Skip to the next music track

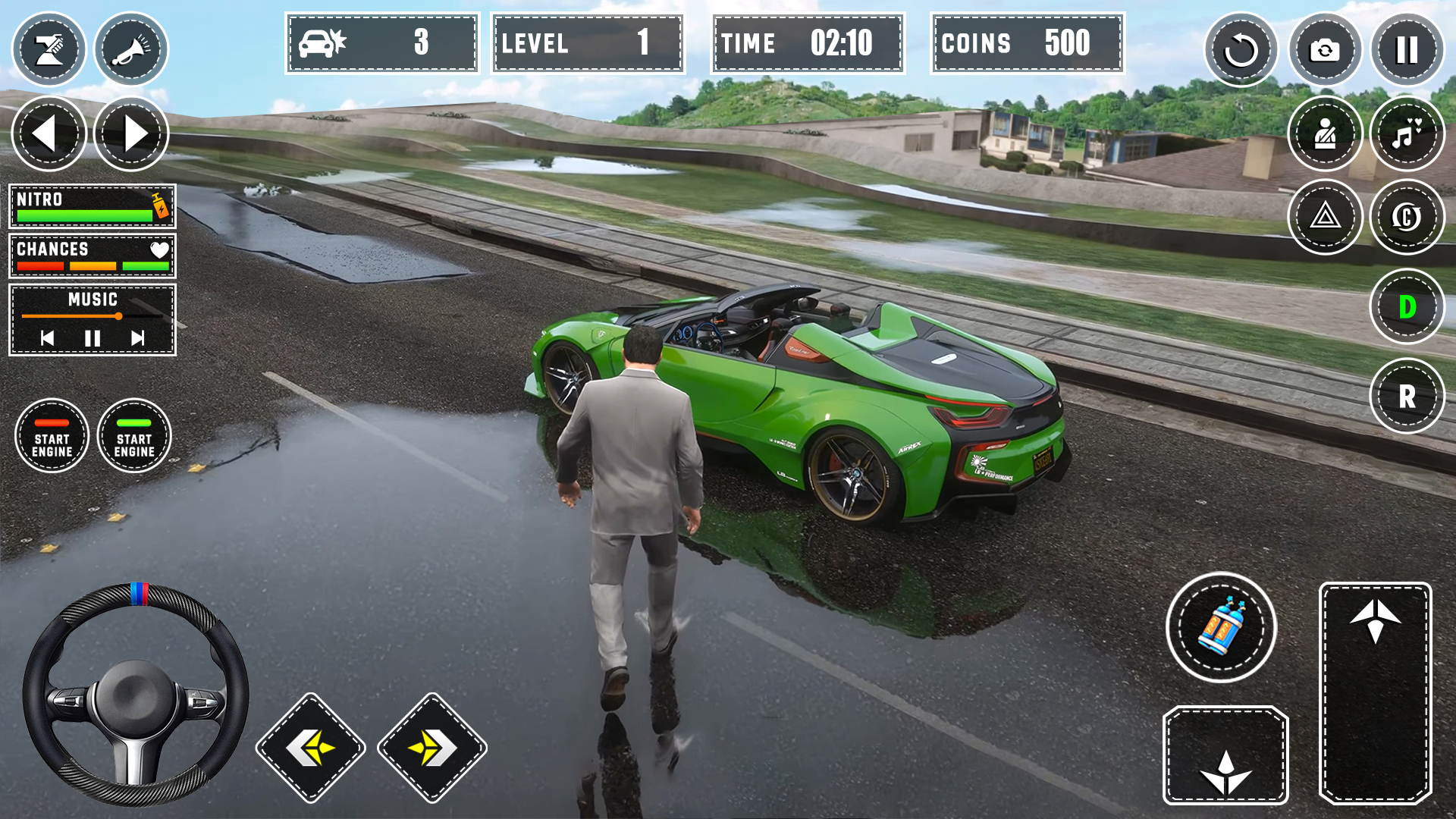137,338
